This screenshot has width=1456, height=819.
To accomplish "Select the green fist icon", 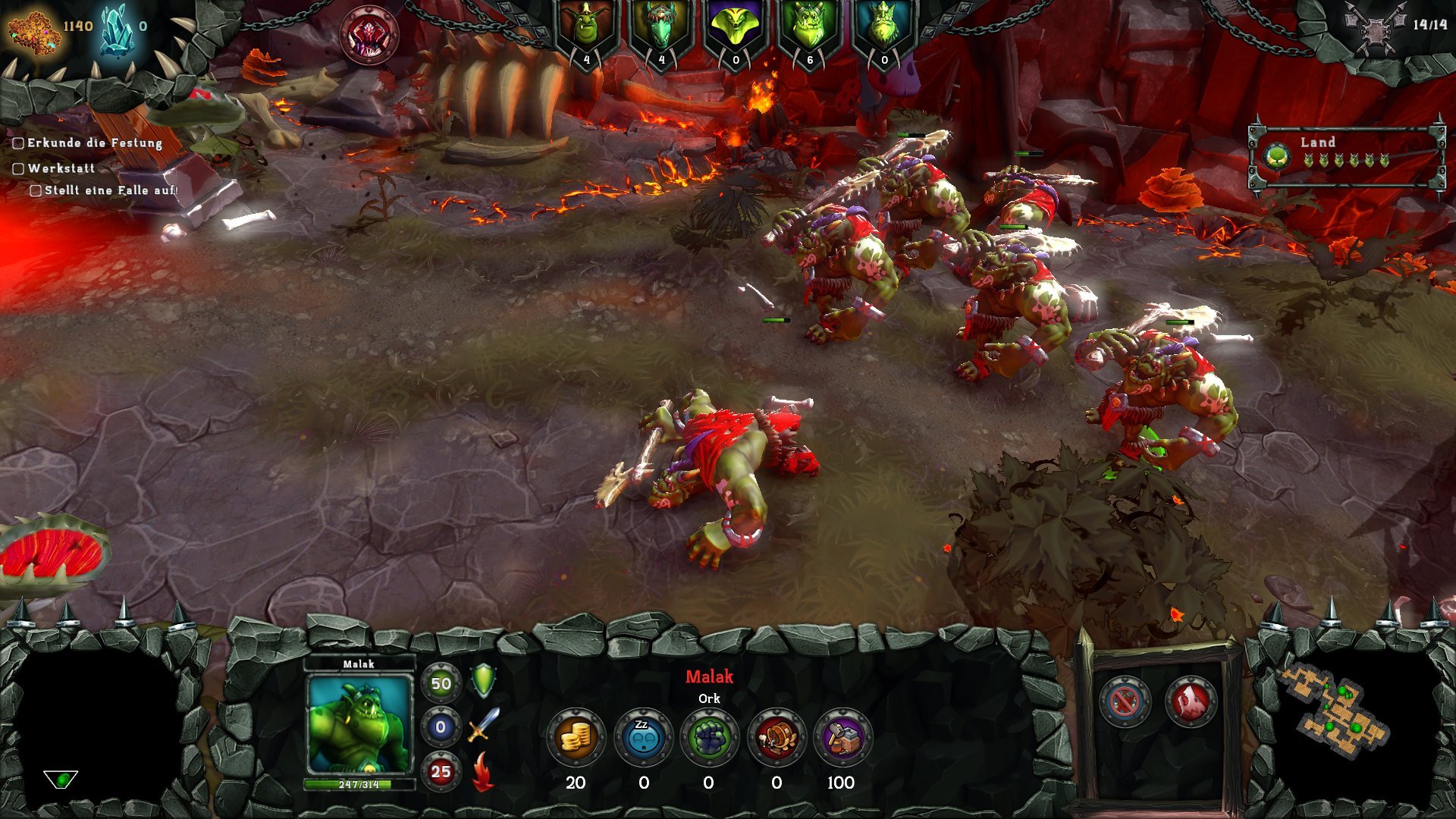I will tap(709, 738).
